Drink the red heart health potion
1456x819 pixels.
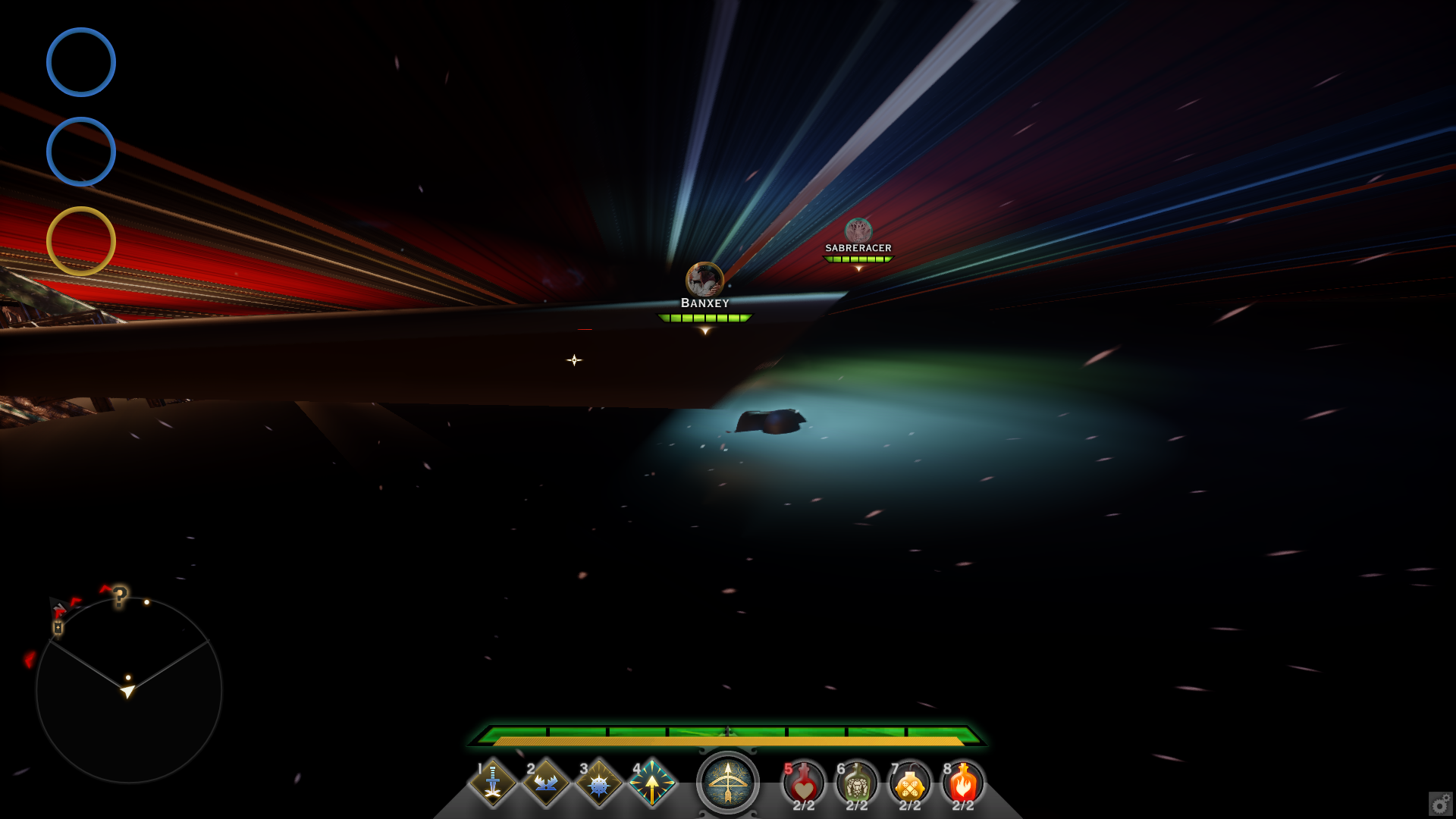pyautogui.click(x=804, y=785)
